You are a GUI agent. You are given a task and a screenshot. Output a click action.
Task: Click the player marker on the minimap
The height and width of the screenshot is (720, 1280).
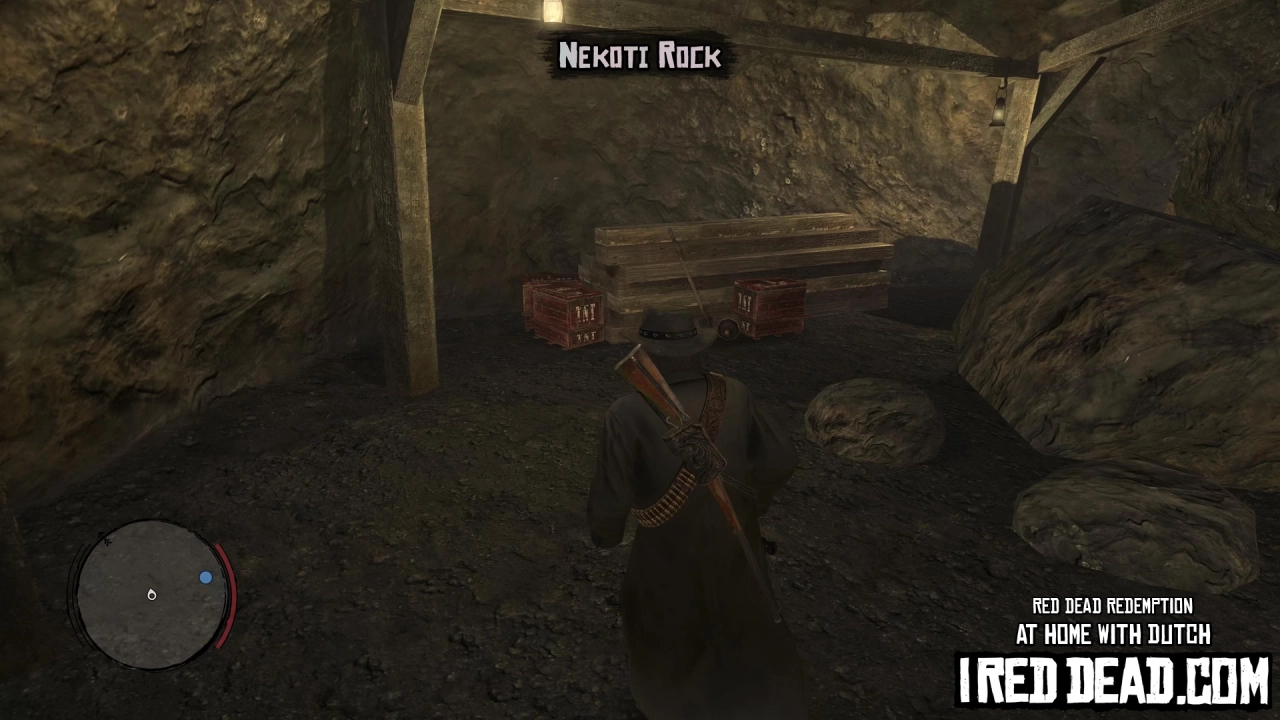(x=151, y=594)
